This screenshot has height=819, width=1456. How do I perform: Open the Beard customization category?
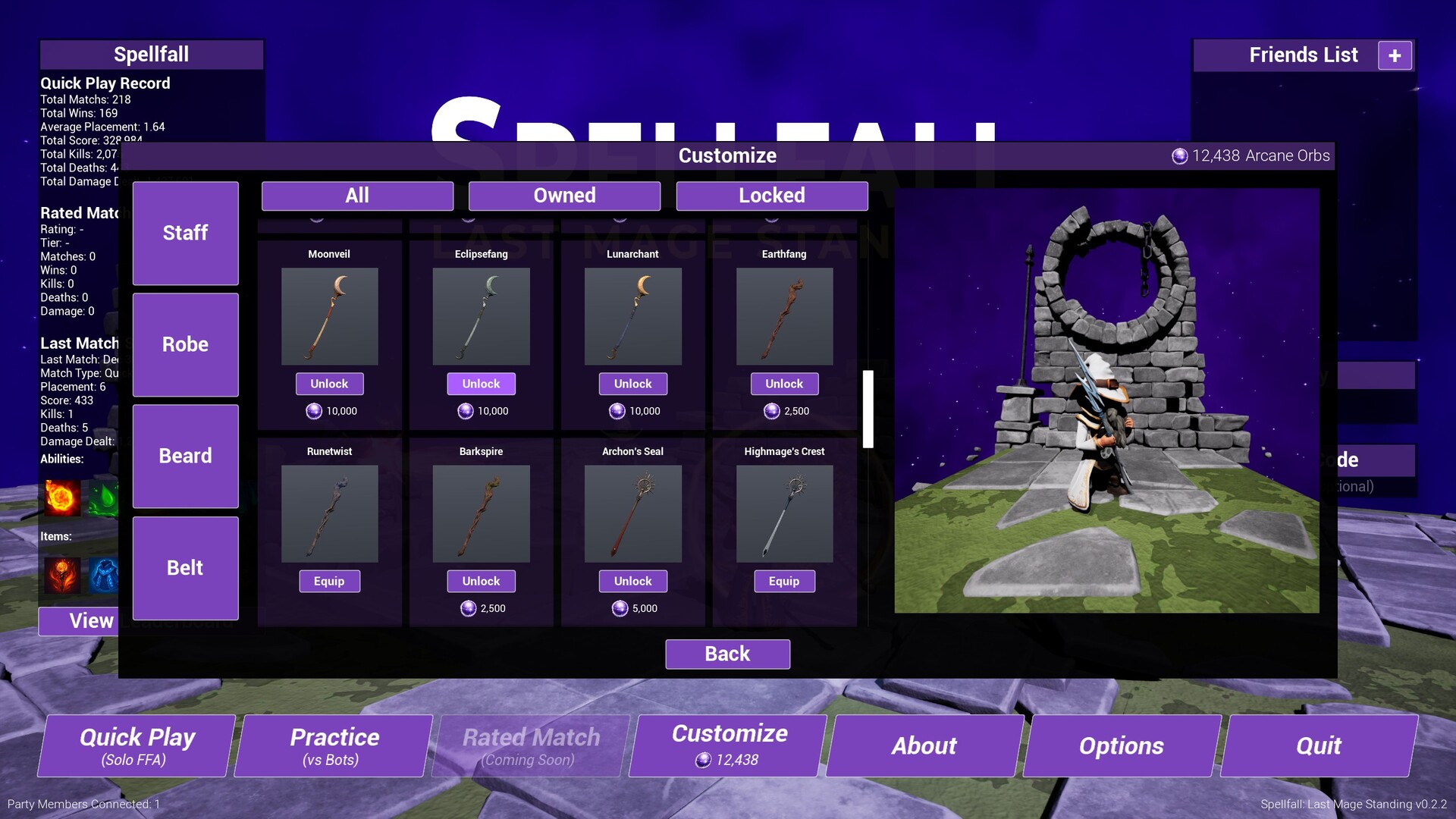[185, 456]
